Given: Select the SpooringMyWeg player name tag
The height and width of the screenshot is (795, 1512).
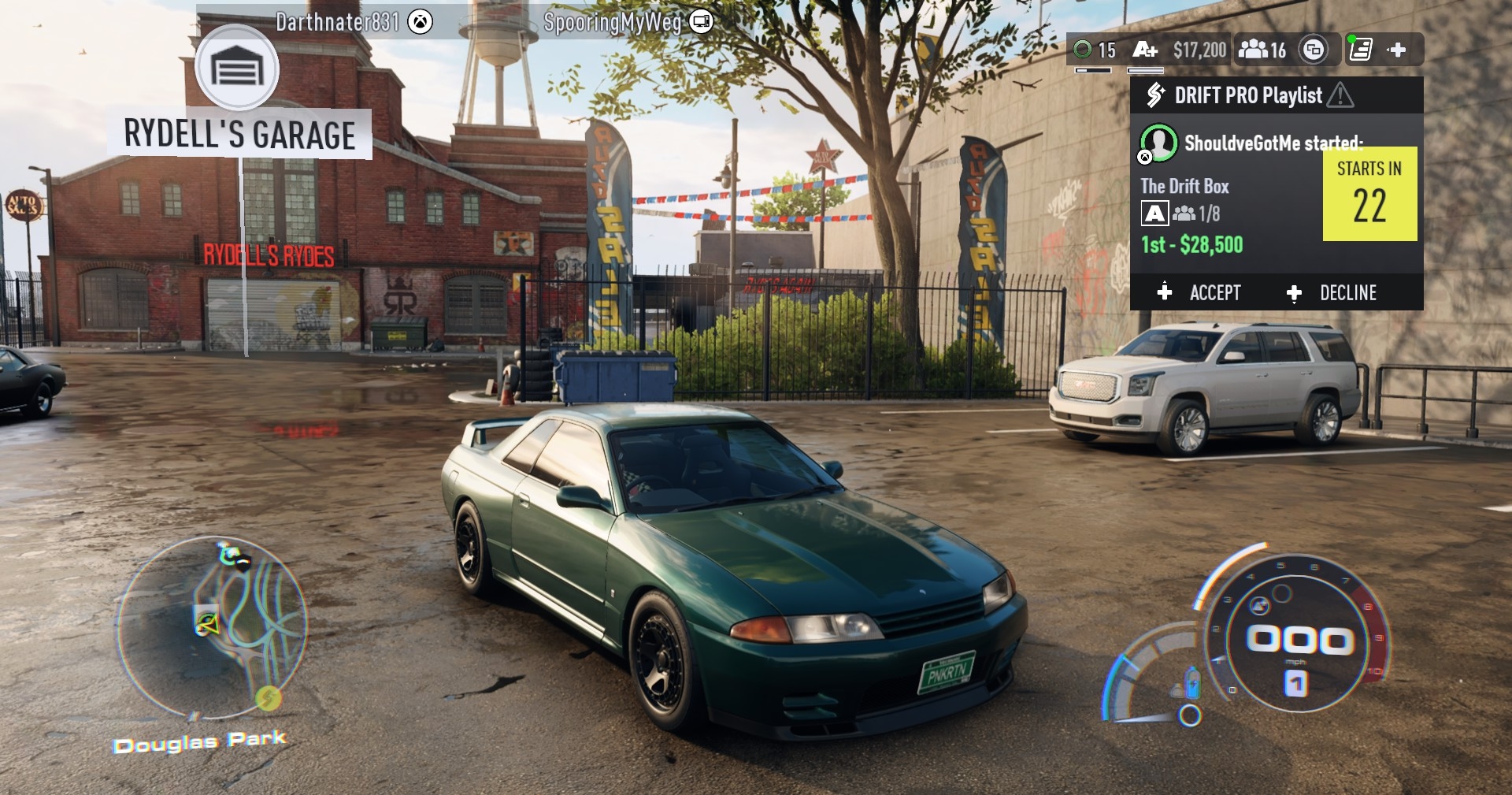Looking at the screenshot, I should [x=628, y=22].
